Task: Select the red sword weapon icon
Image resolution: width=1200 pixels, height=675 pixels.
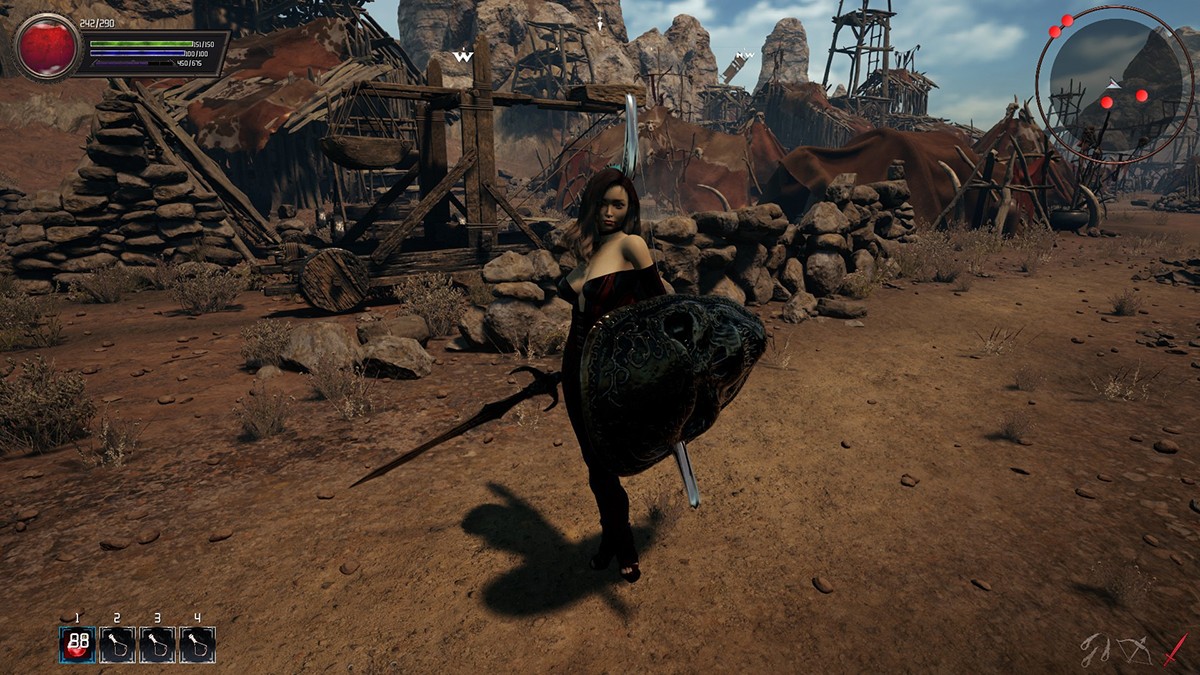Action: point(1174,649)
